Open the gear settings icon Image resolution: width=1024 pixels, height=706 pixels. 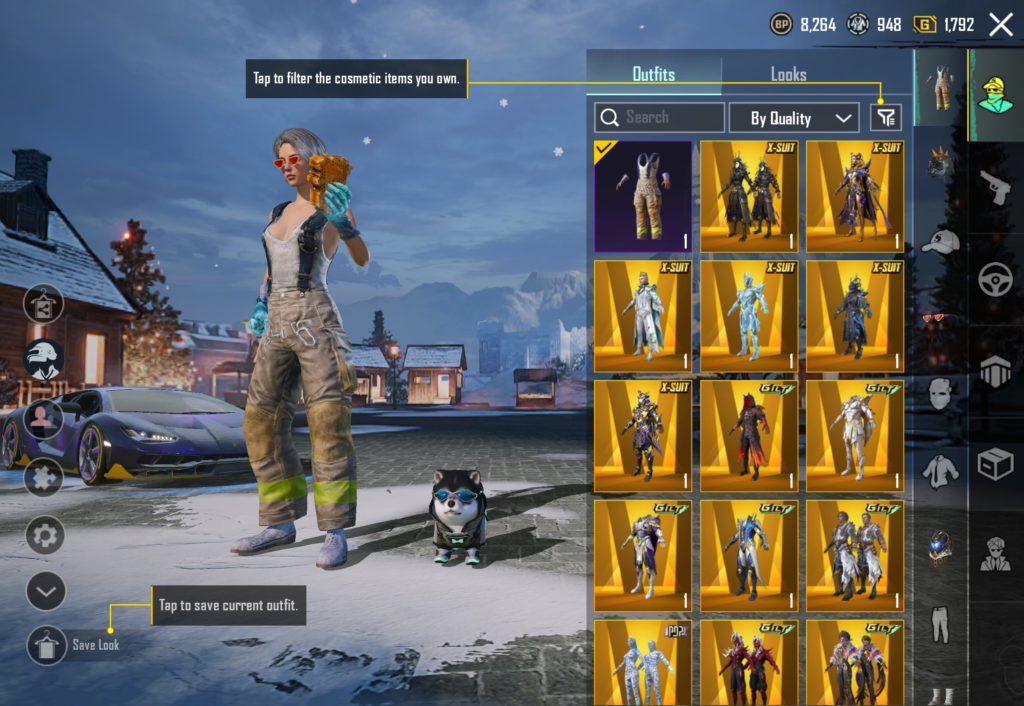[45, 535]
